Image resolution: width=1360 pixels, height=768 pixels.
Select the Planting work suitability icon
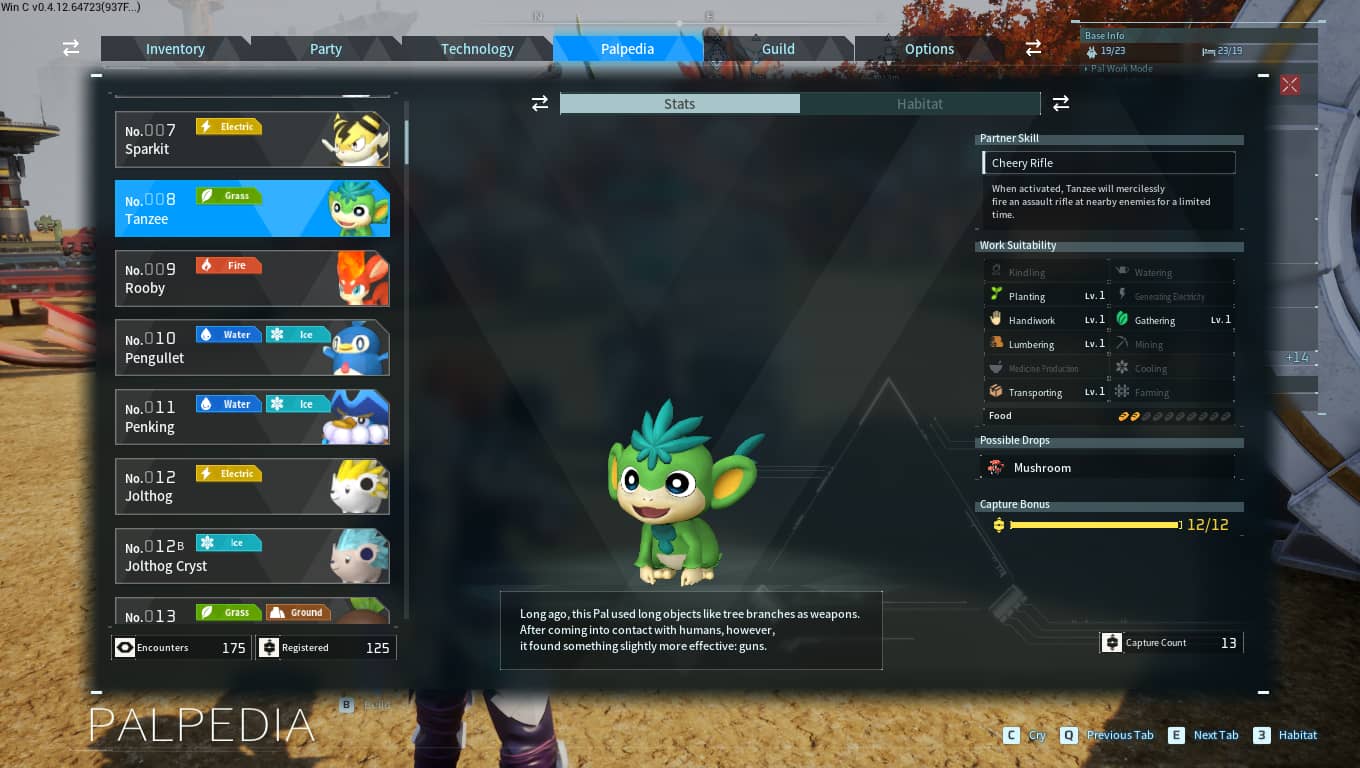(995, 295)
